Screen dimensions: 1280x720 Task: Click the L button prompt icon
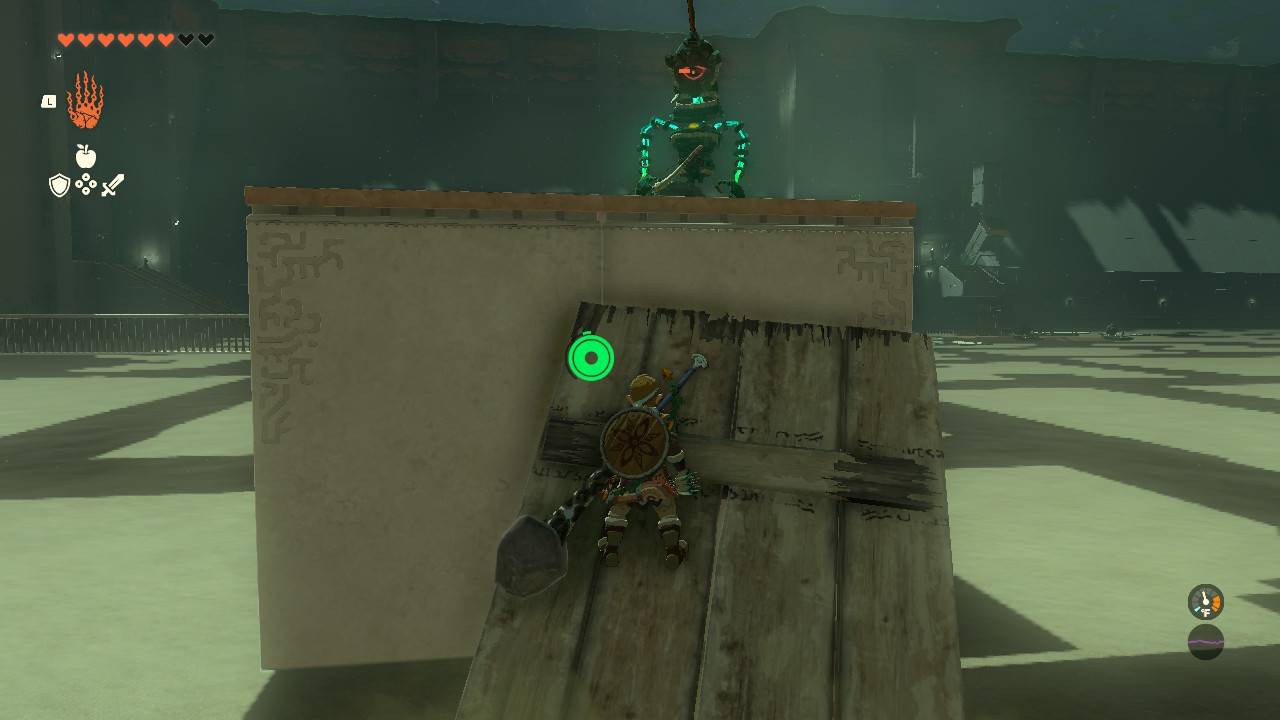pos(48,101)
